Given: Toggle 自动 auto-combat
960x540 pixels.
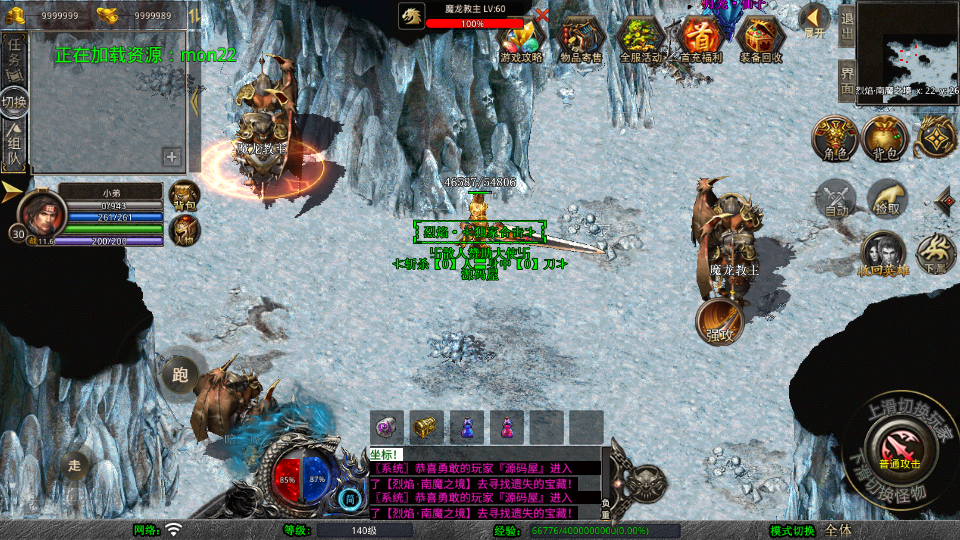Looking at the screenshot, I should 835,199.
